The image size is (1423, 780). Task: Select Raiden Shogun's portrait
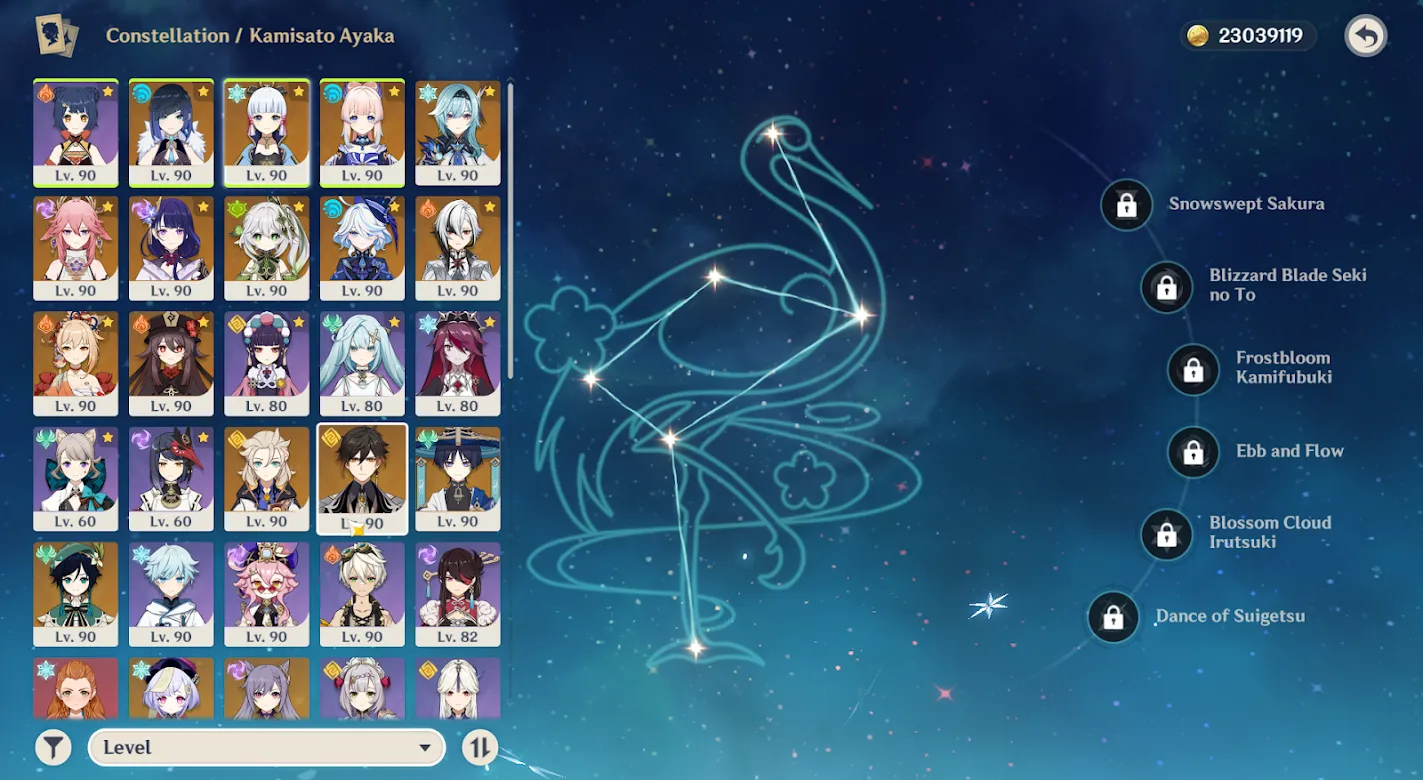(171, 247)
